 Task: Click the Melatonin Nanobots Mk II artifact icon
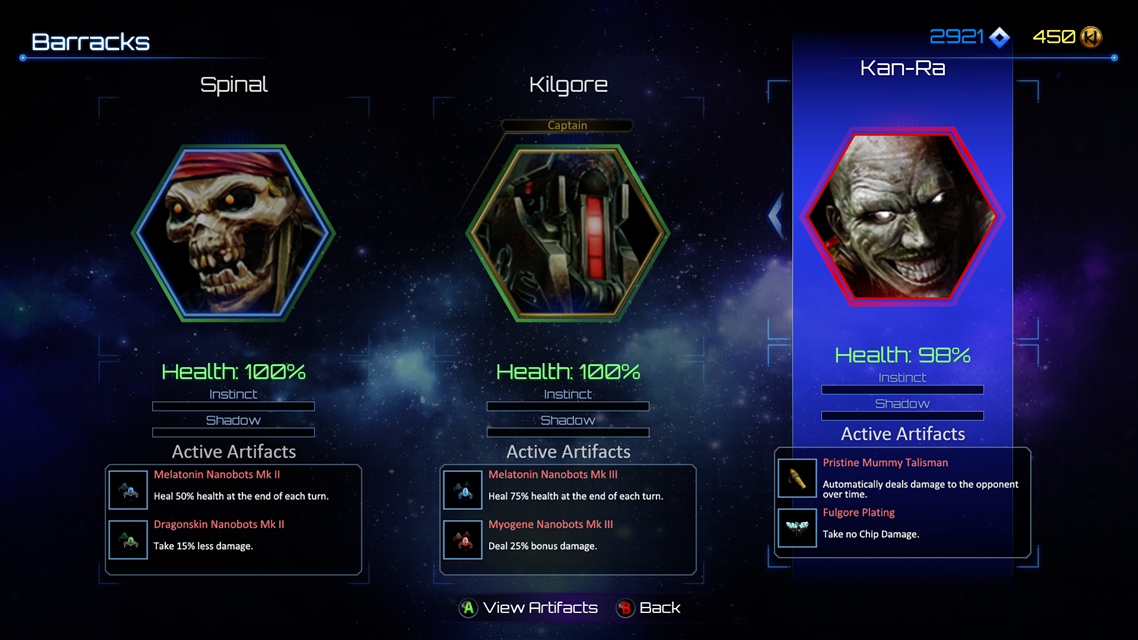[128, 488]
